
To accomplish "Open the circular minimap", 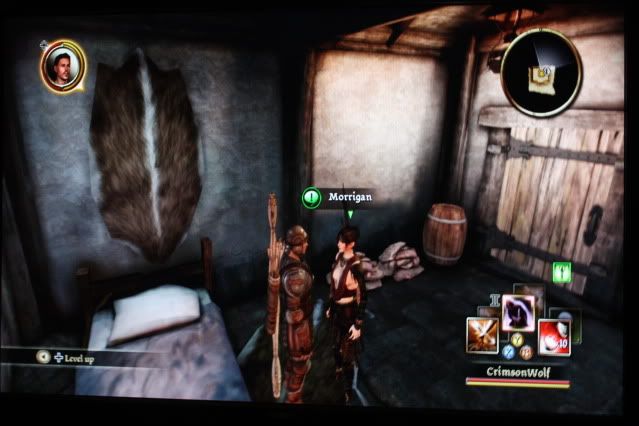I will tap(541, 71).
